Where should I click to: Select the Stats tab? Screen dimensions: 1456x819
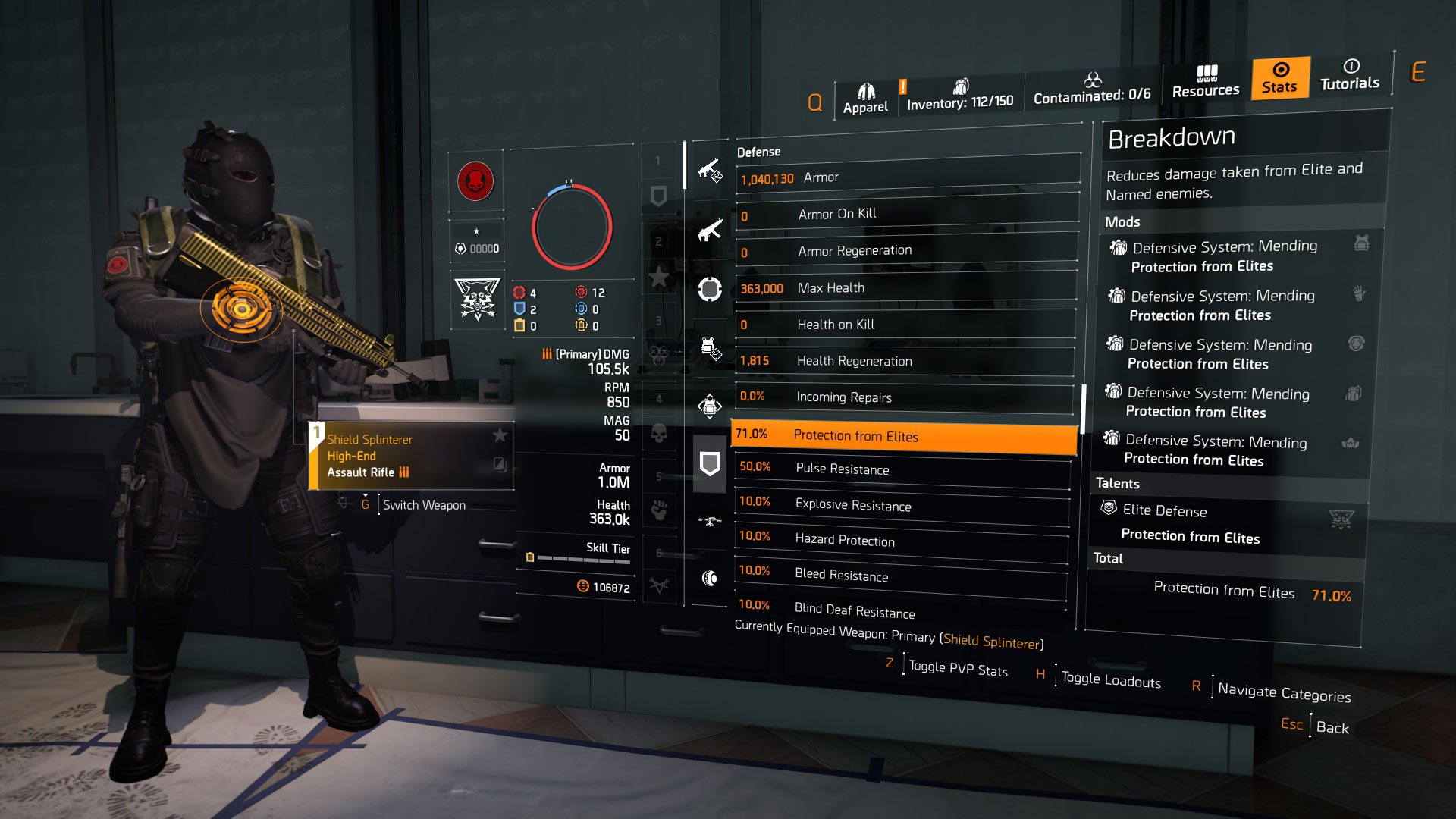pyautogui.click(x=1280, y=78)
